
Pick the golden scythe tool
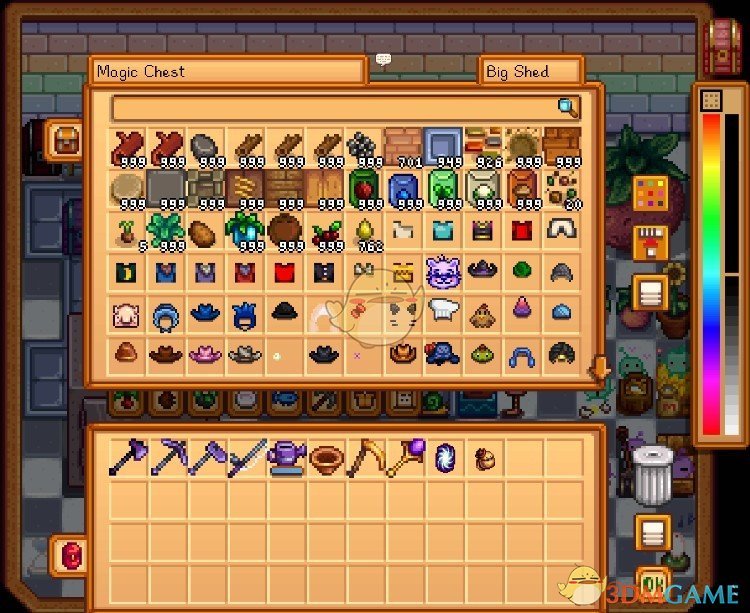363,457
